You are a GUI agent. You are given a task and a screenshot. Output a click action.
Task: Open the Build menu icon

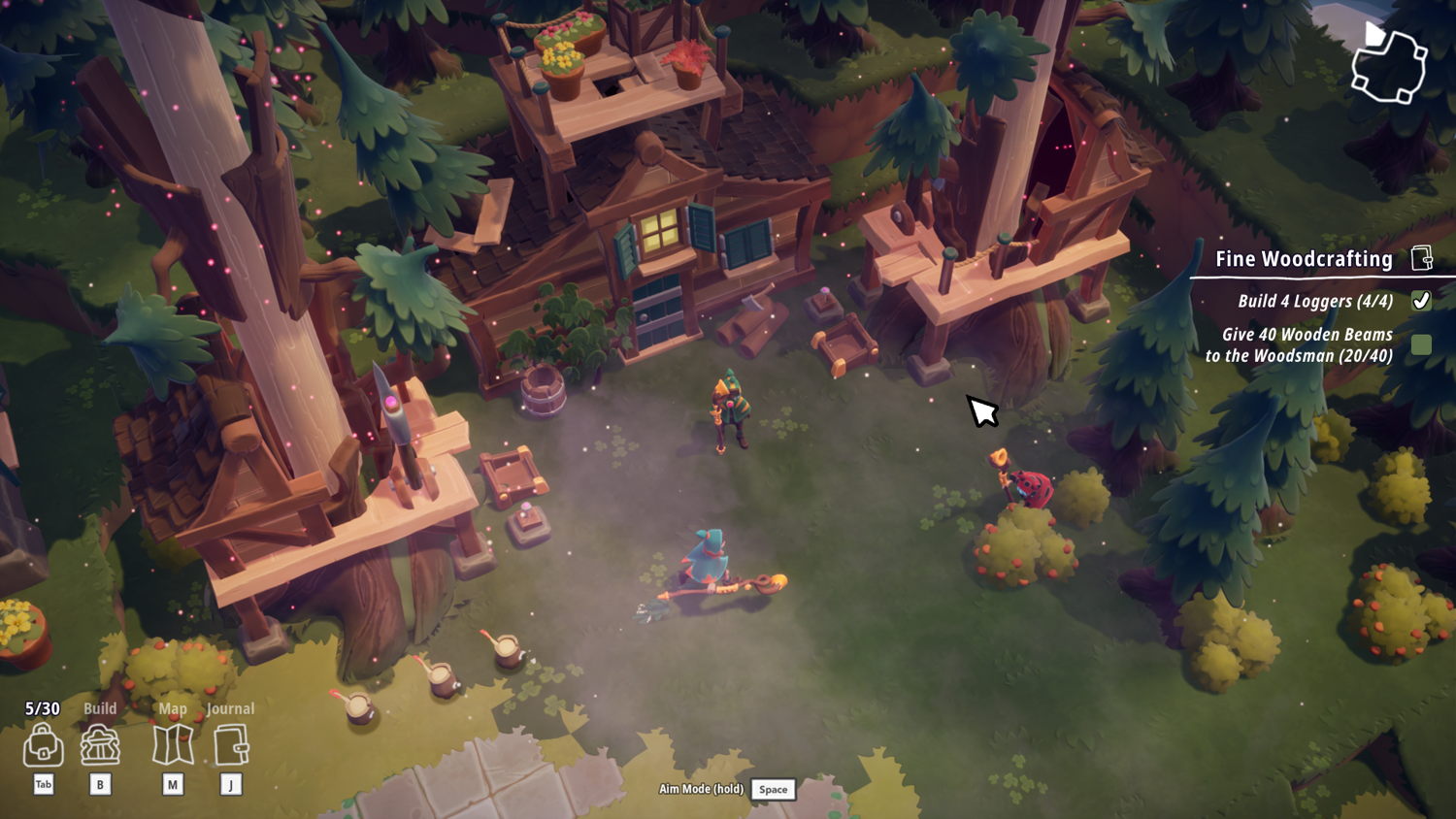pyautogui.click(x=100, y=746)
